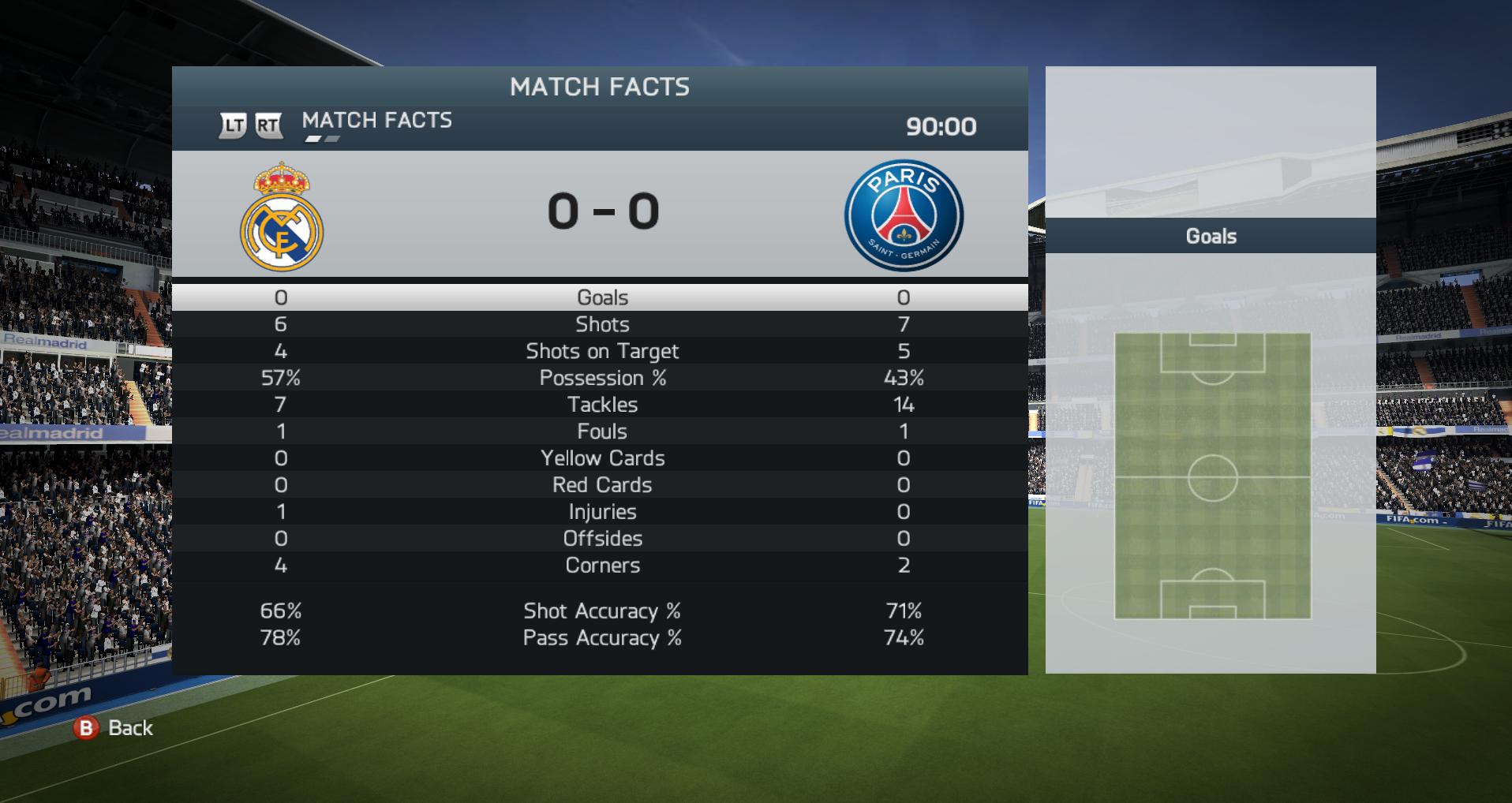Select the Pass Accuracy % row
This screenshot has height=803, width=1512.
[601, 638]
